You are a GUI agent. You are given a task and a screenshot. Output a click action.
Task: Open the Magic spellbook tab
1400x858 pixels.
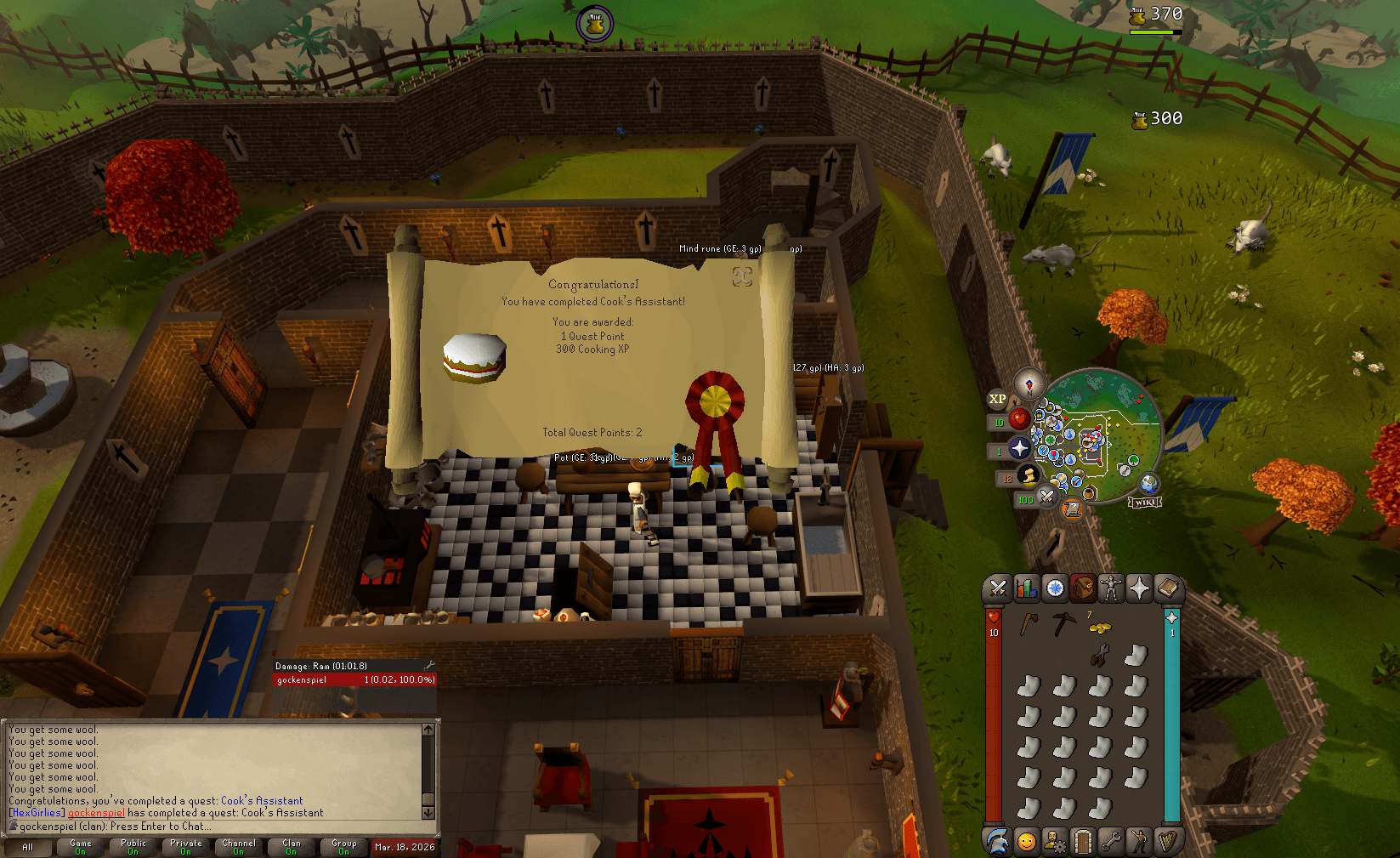1167,588
